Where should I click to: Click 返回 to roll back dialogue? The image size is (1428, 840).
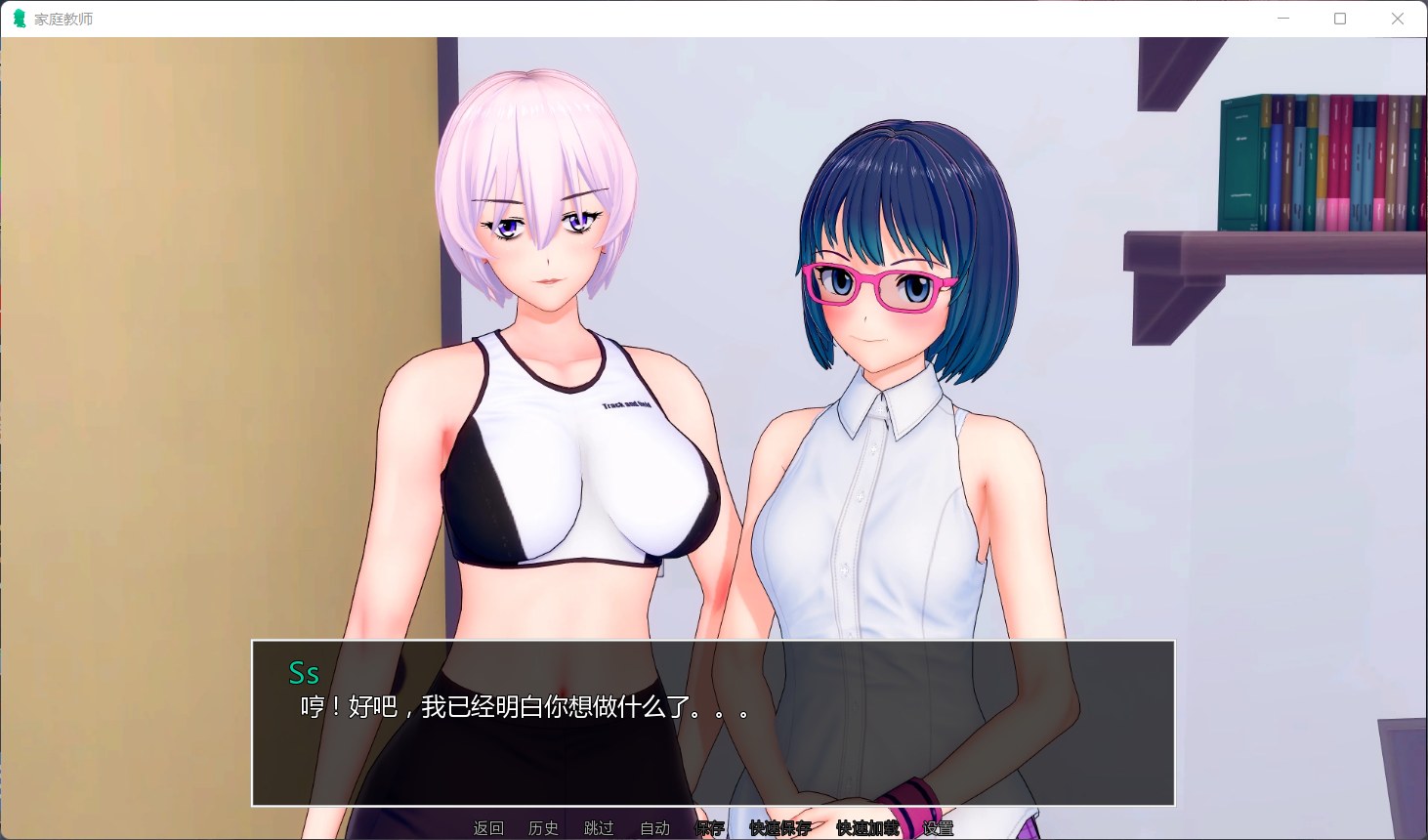pyautogui.click(x=487, y=828)
